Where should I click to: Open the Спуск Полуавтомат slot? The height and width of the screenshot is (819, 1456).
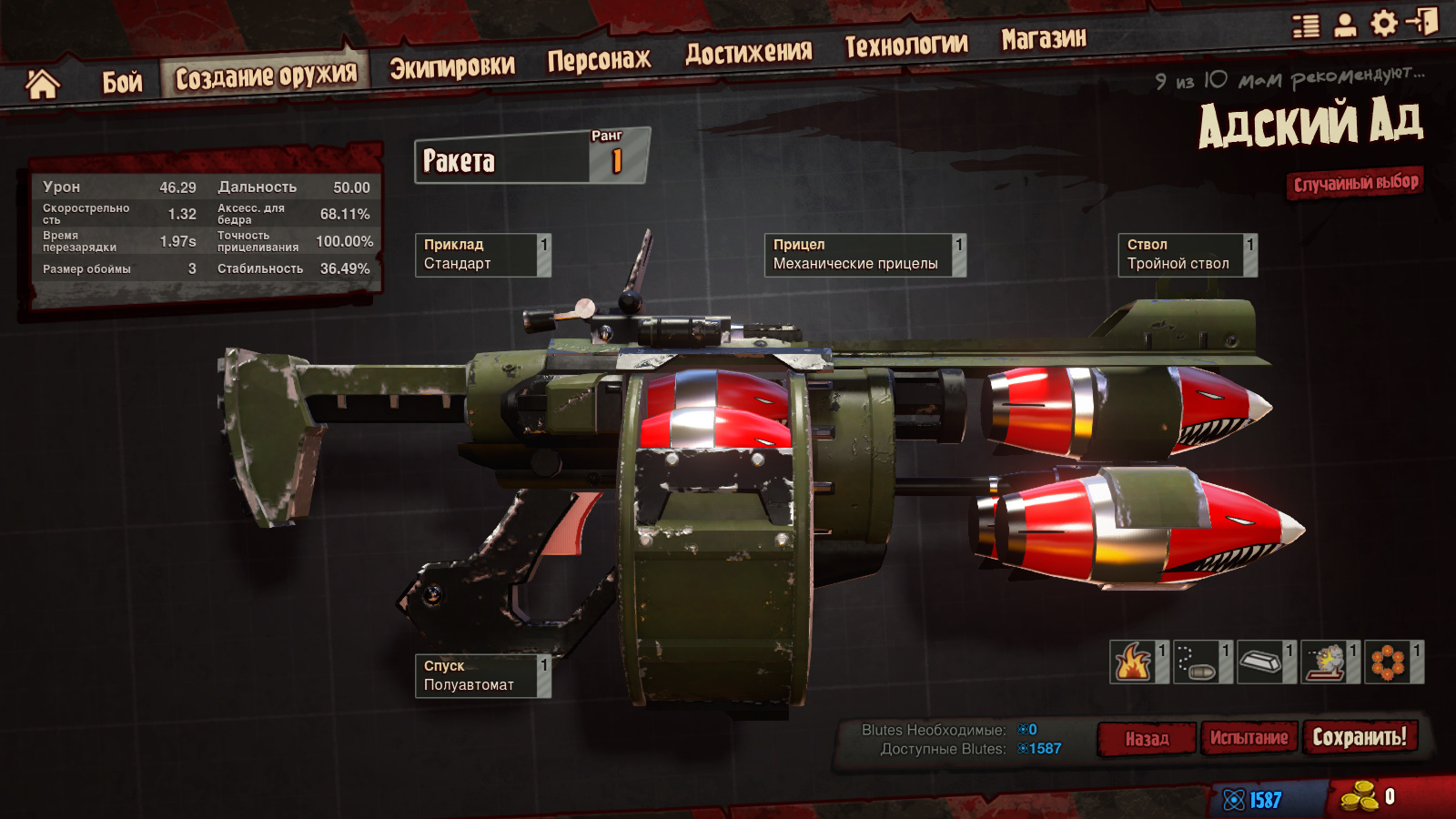pos(482,676)
